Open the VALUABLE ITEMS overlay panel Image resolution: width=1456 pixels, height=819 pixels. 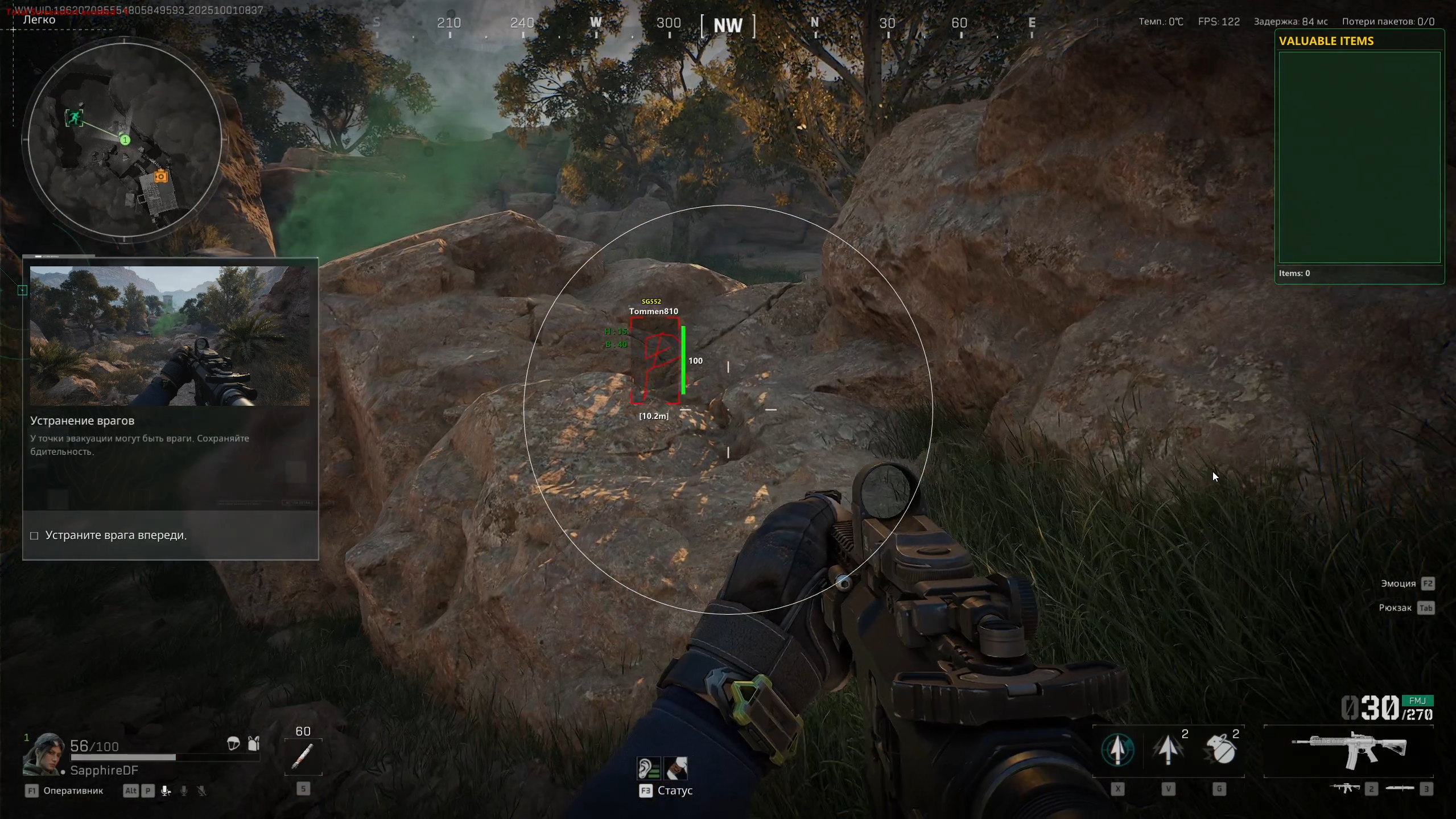point(1359,157)
